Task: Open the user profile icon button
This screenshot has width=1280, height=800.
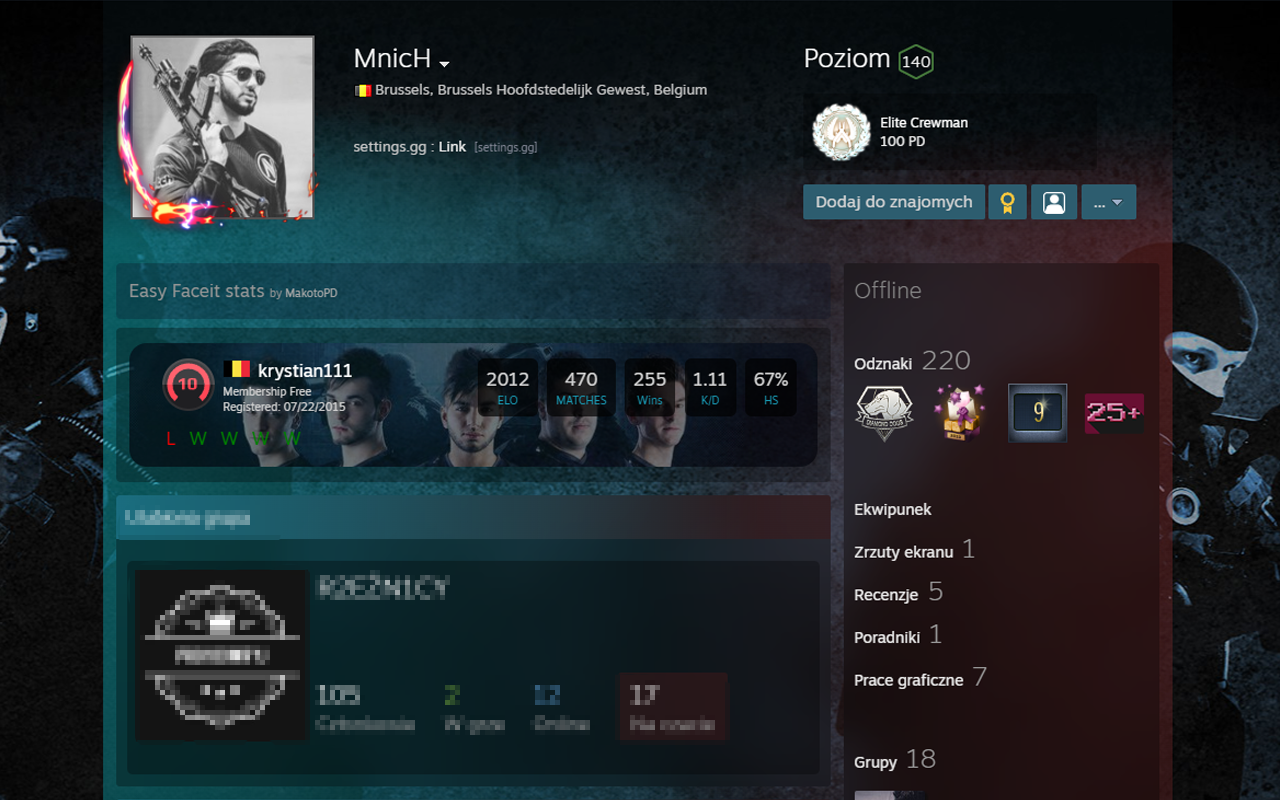Action: click(1054, 201)
